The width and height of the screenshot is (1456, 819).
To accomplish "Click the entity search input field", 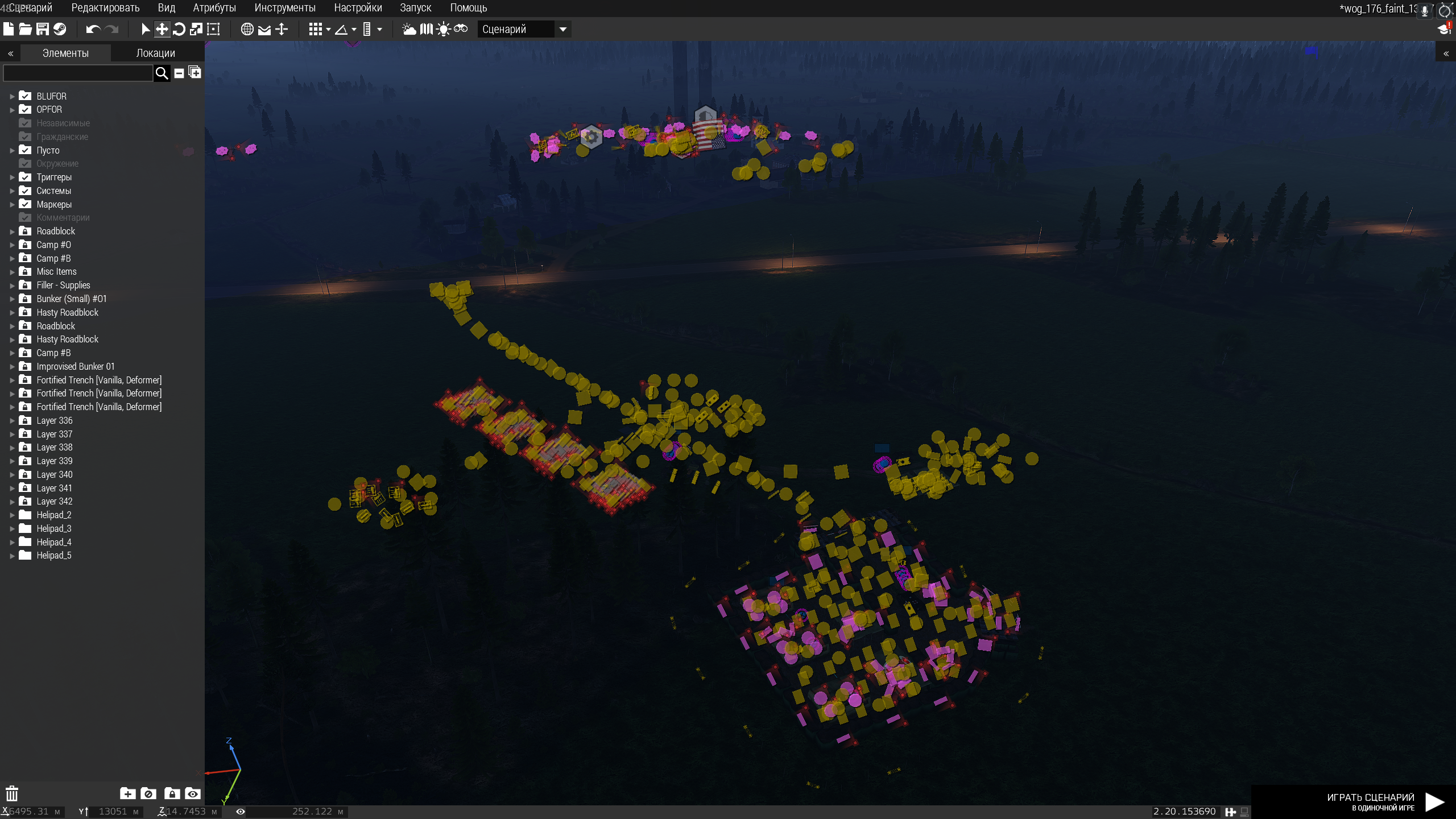I will click(x=78, y=73).
